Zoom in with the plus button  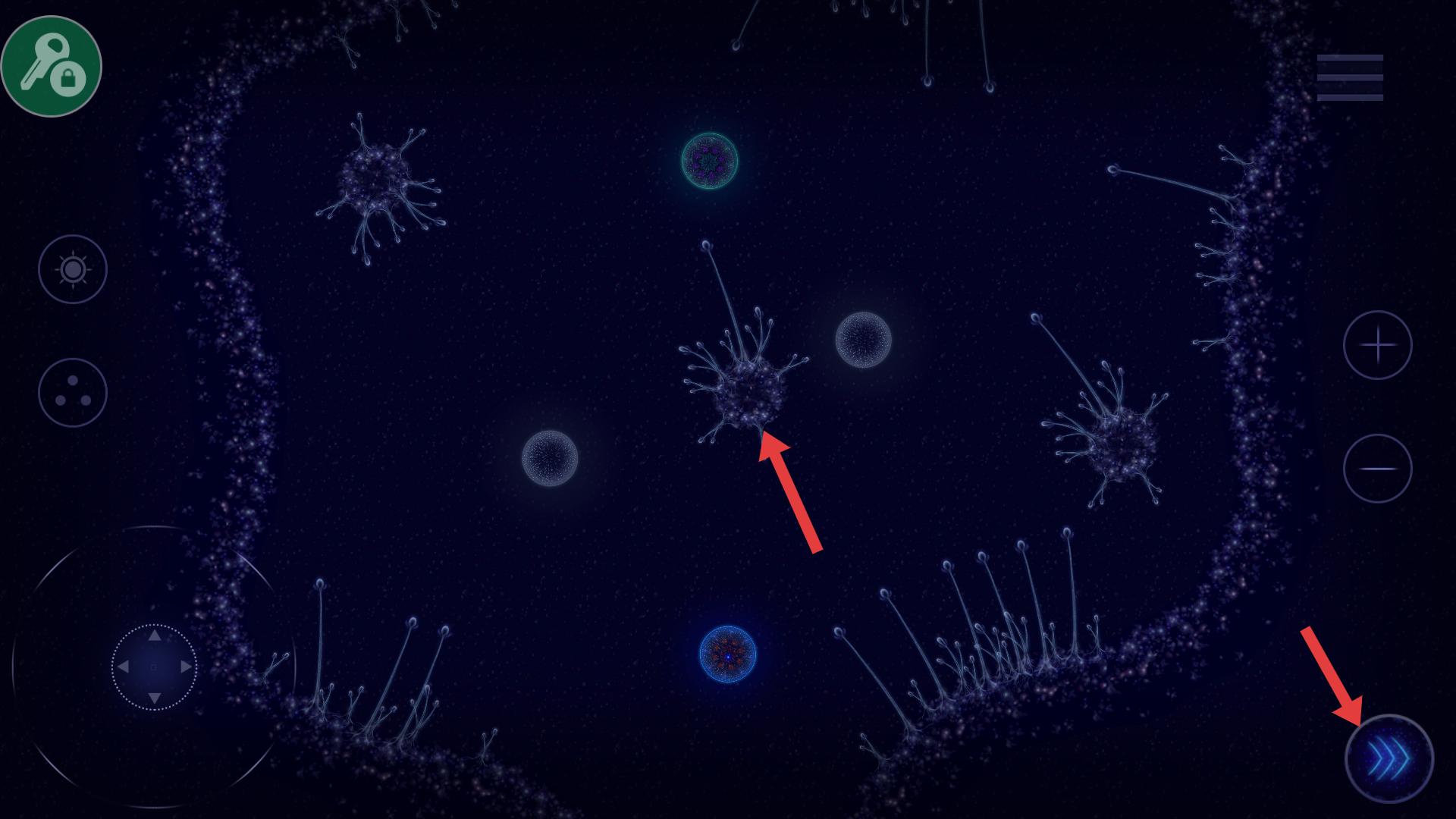pyautogui.click(x=1377, y=345)
